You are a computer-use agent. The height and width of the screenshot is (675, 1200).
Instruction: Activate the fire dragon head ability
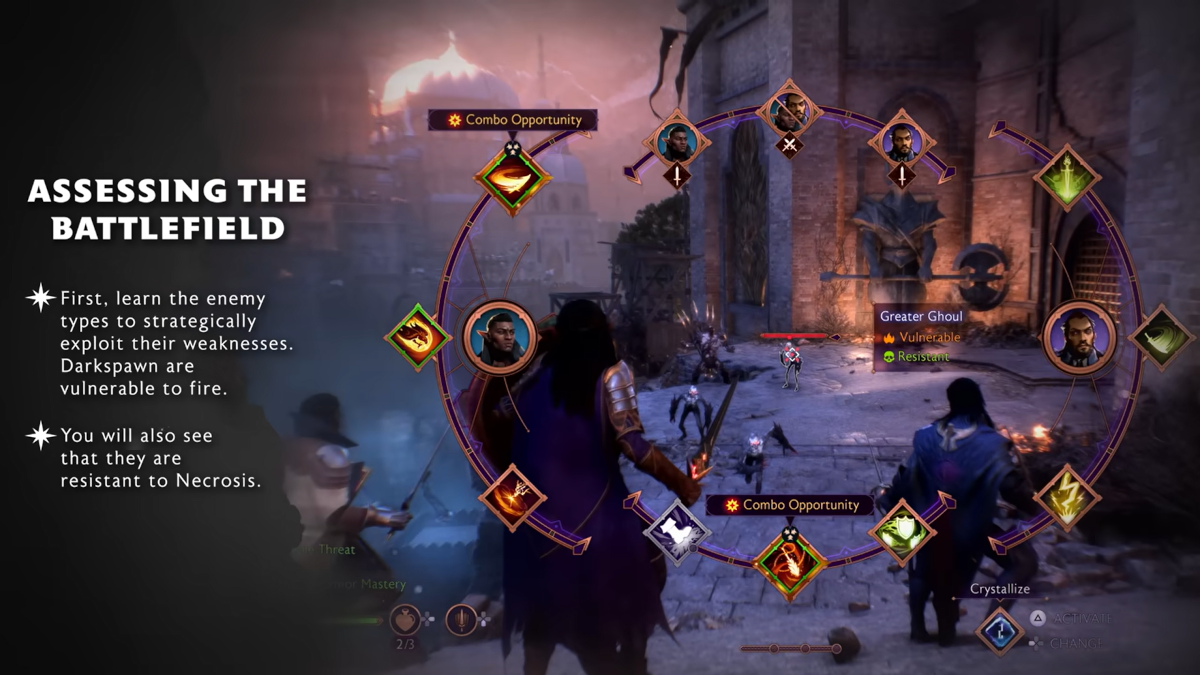coord(418,337)
